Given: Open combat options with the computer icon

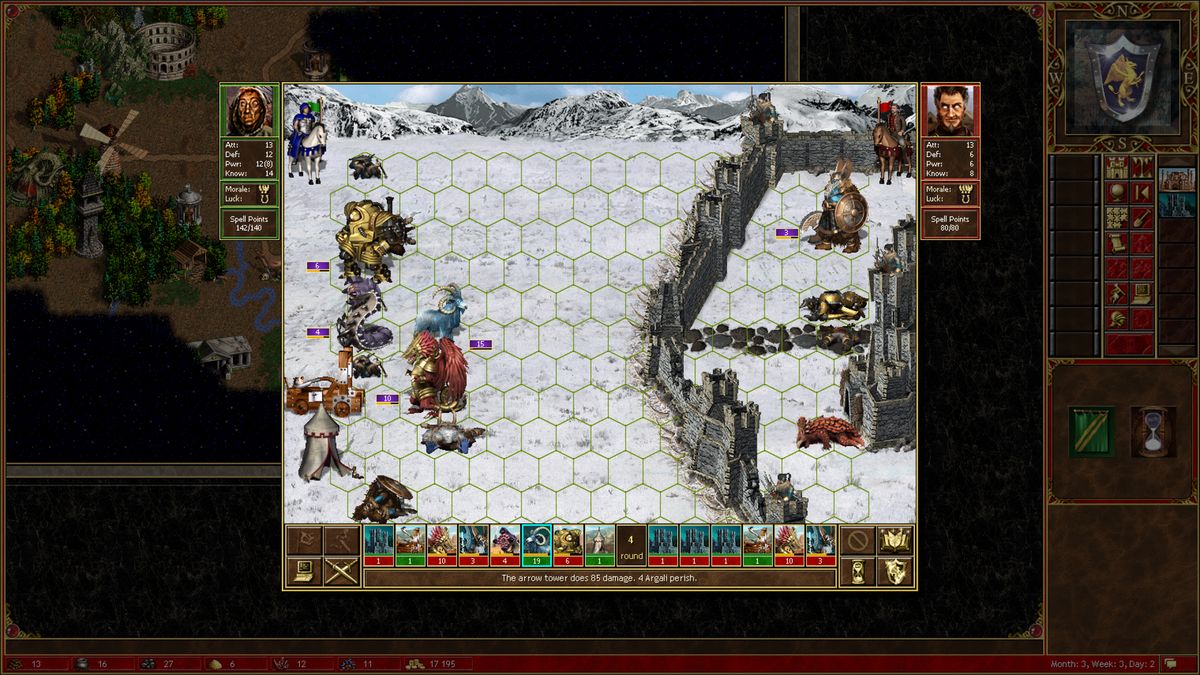Looking at the screenshot, I should [x=304, y=572].
